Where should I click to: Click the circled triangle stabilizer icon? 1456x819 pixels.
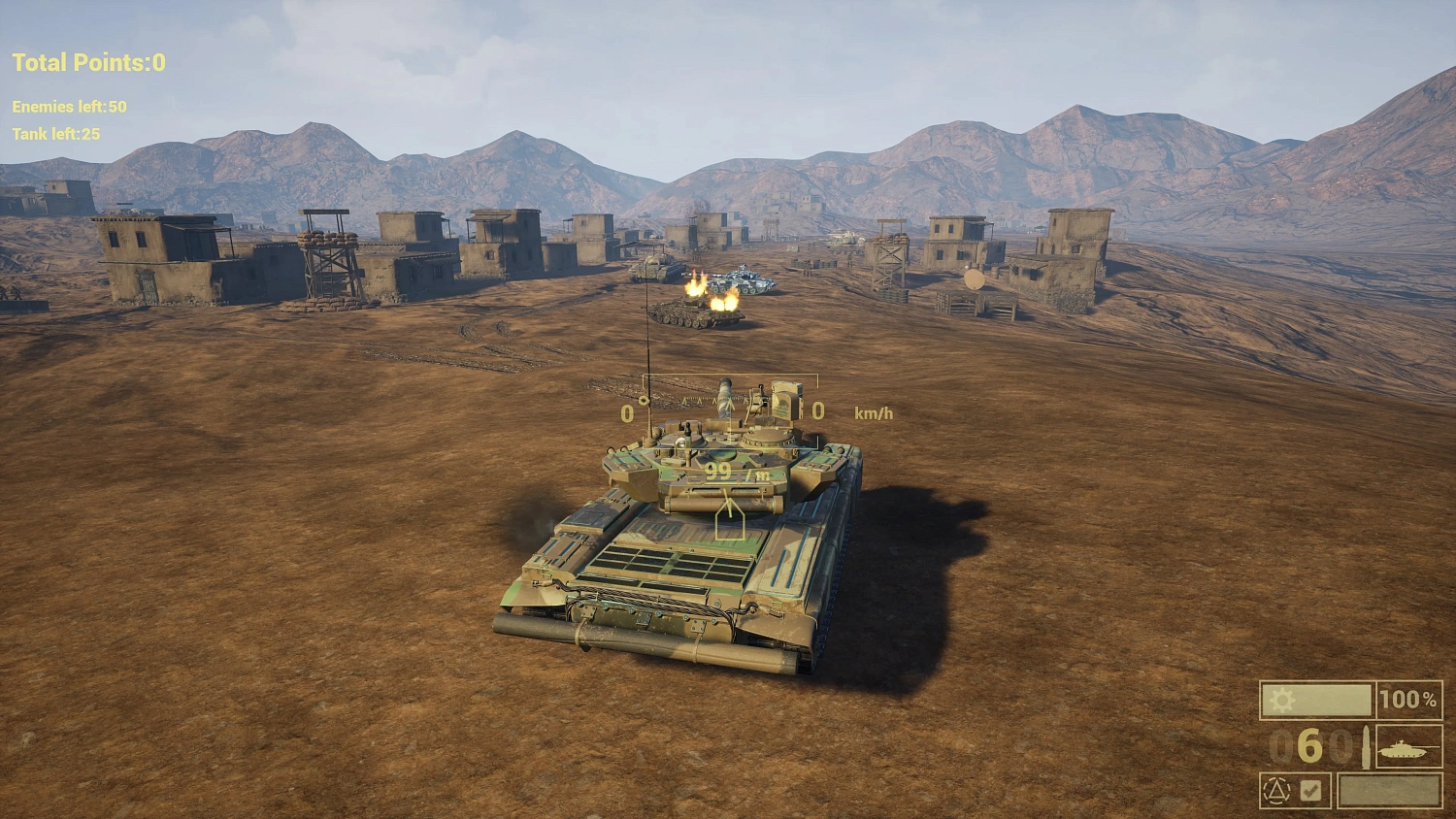[x=1276, y=790]
